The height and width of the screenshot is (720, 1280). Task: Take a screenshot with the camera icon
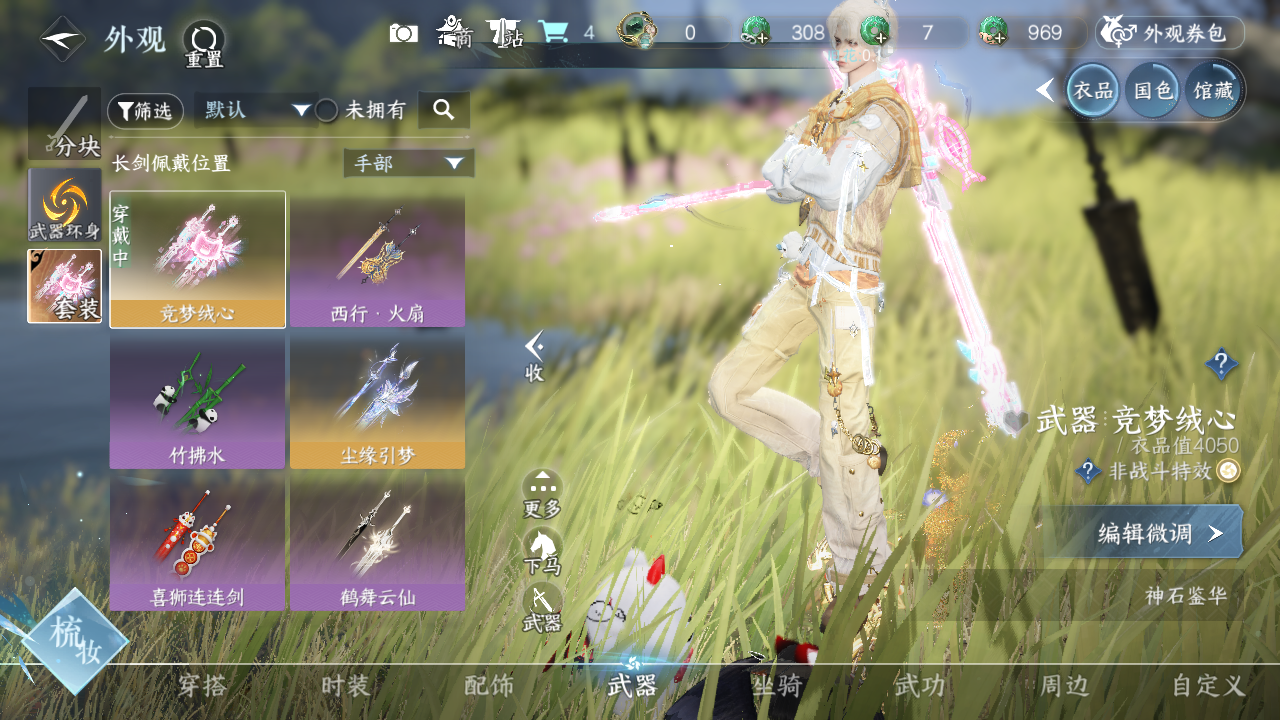[404, 33]
